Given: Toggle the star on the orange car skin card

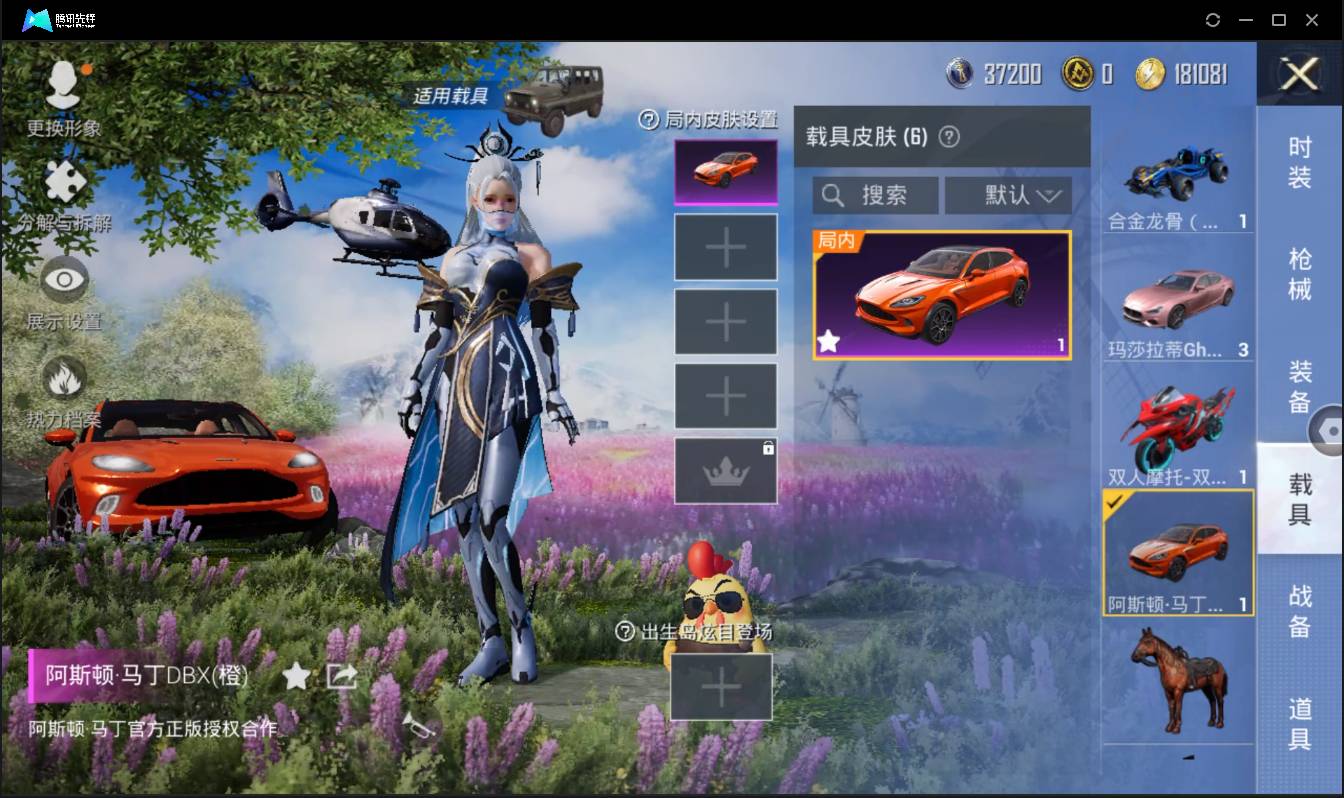Looking at the screenshot, I should pyautogui.click(x=828, y=342).
